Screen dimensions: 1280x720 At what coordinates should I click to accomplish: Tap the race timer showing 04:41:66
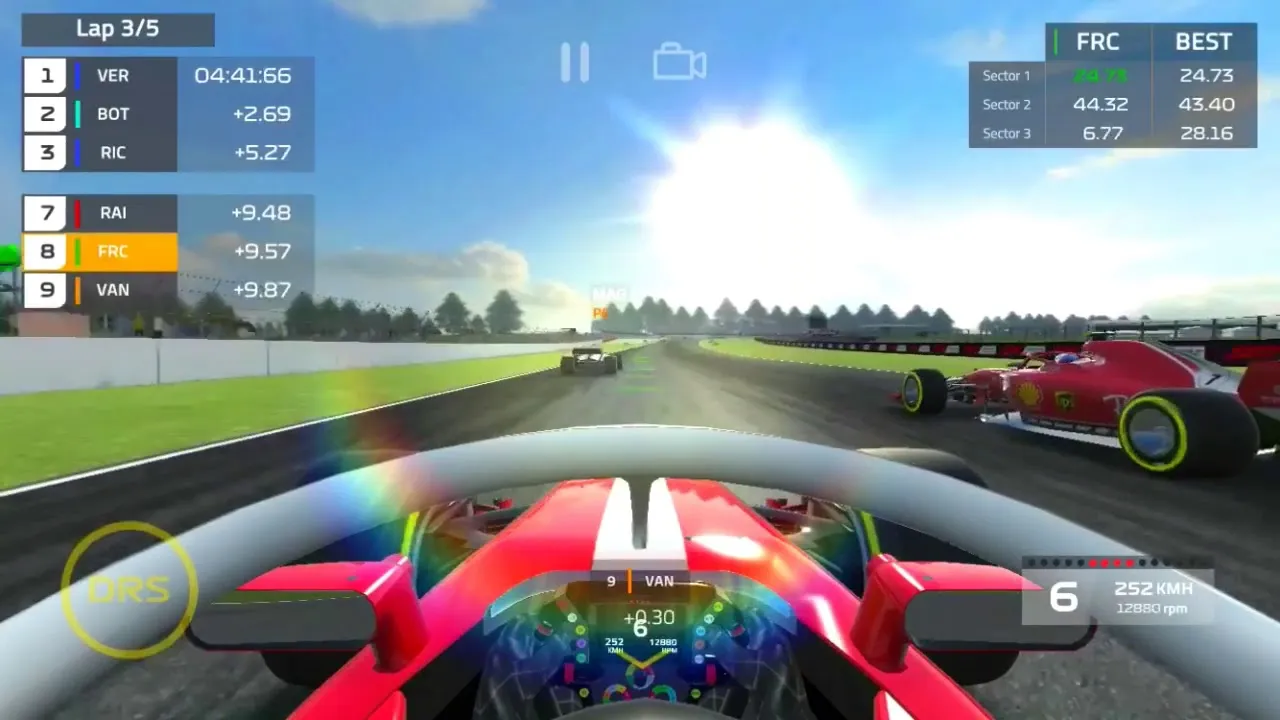coord(246,75)
